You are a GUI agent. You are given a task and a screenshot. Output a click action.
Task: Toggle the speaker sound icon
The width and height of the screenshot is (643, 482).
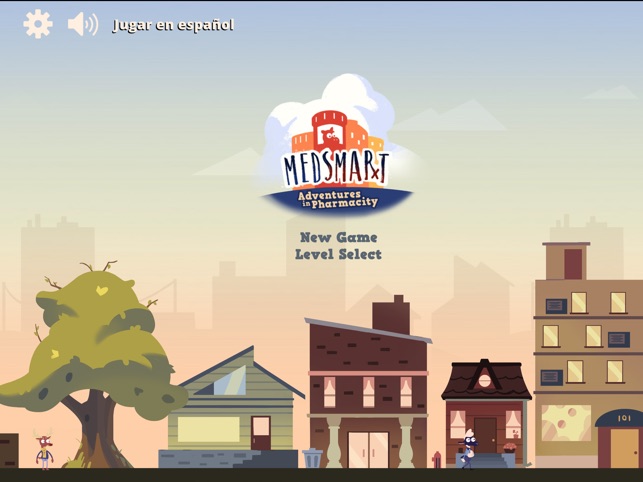(82, 24)
